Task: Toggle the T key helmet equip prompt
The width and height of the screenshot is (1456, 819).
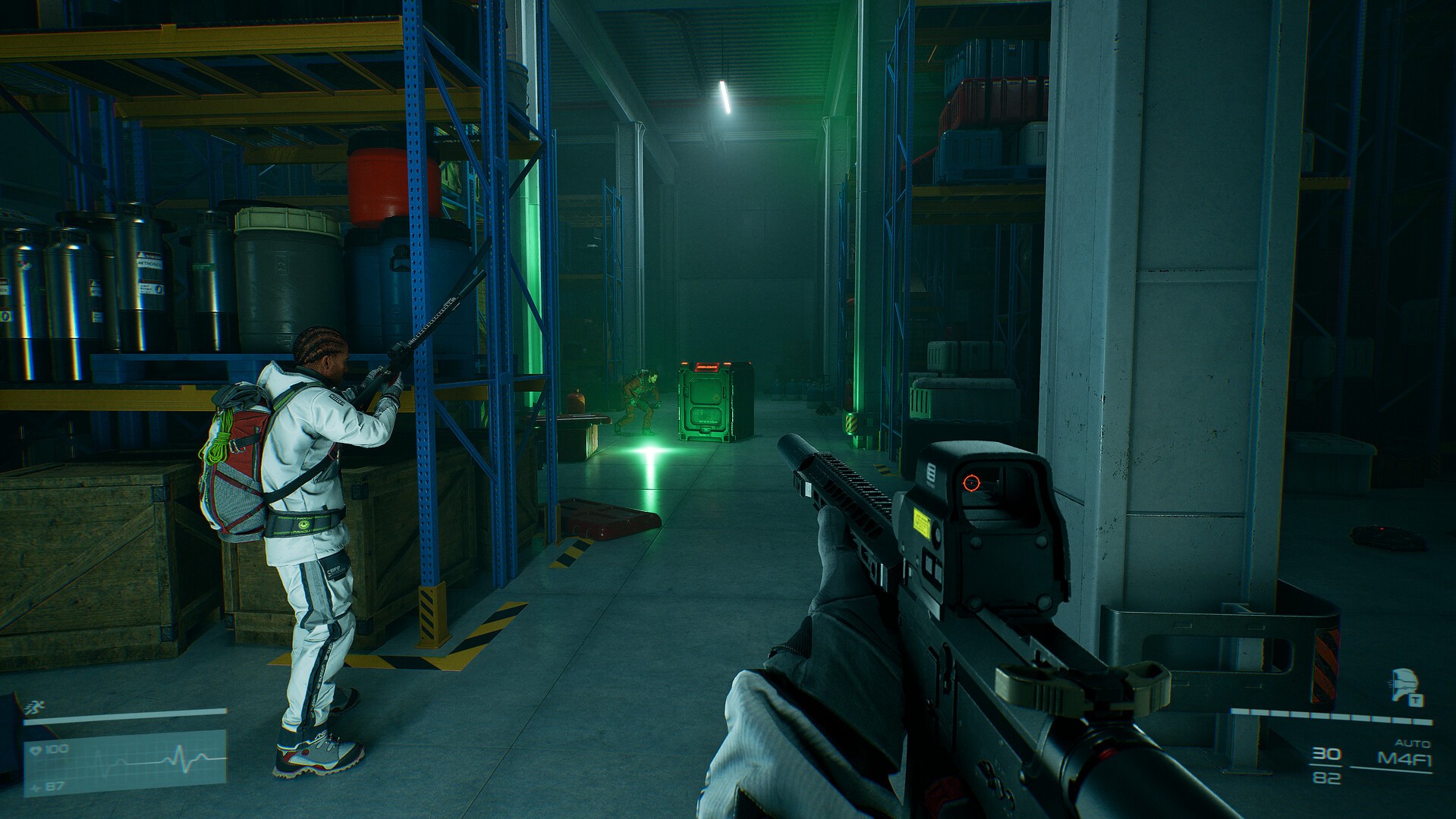Action: tap(1415, 699)
